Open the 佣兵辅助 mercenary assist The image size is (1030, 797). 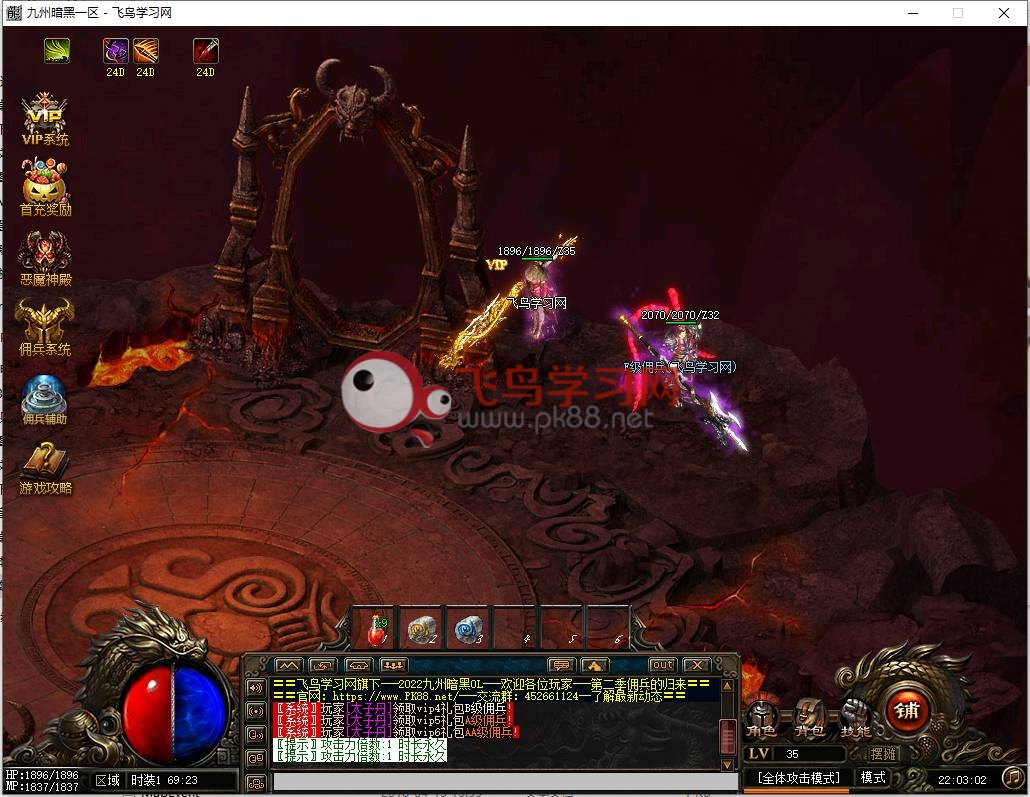pyautogui.click(x=45, y=397)
